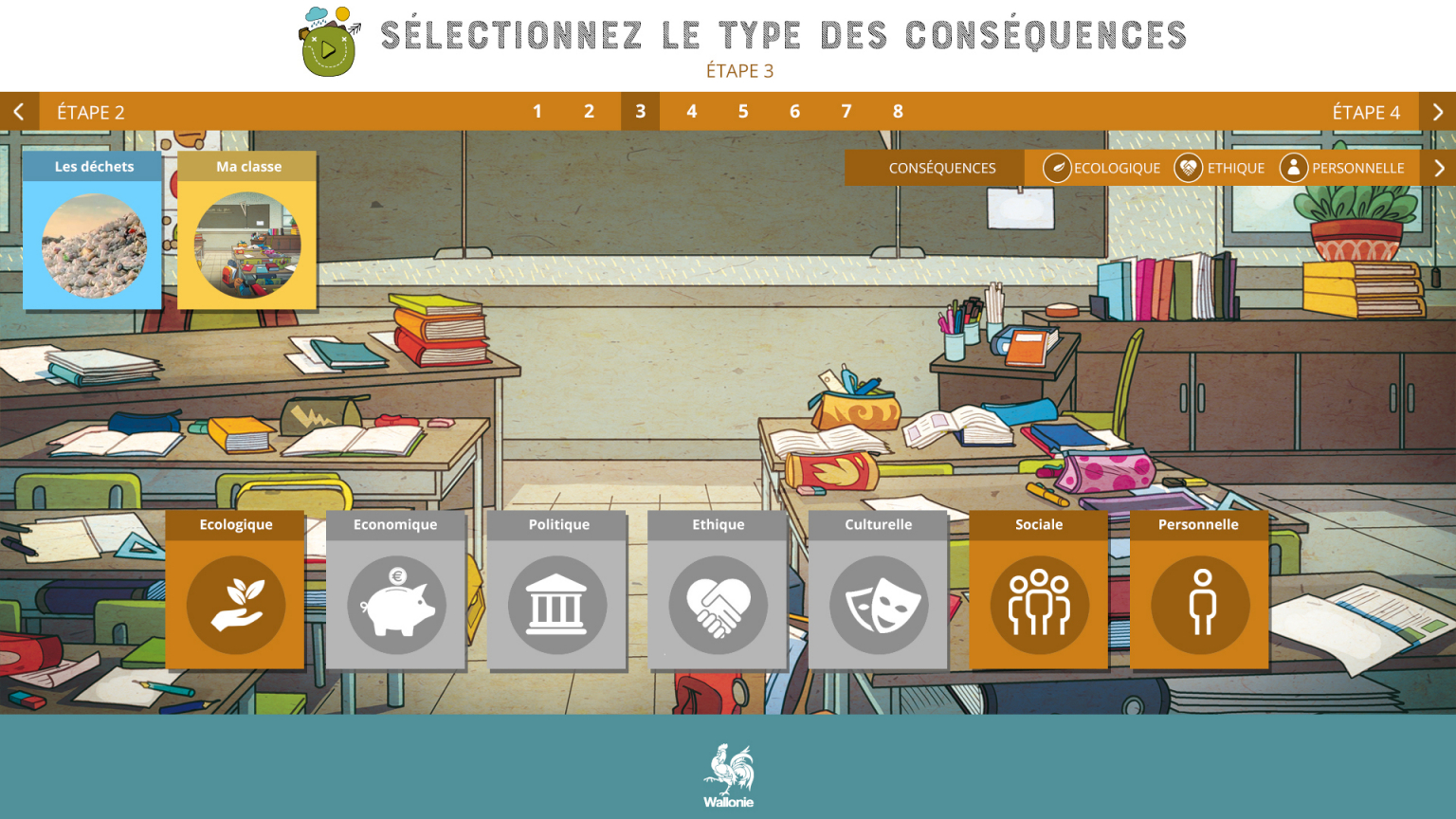Image resolution: width=1456 pixels, height=819 pixels.
Task: Click the Sociale group icon
Action: tap(1038, 605)
